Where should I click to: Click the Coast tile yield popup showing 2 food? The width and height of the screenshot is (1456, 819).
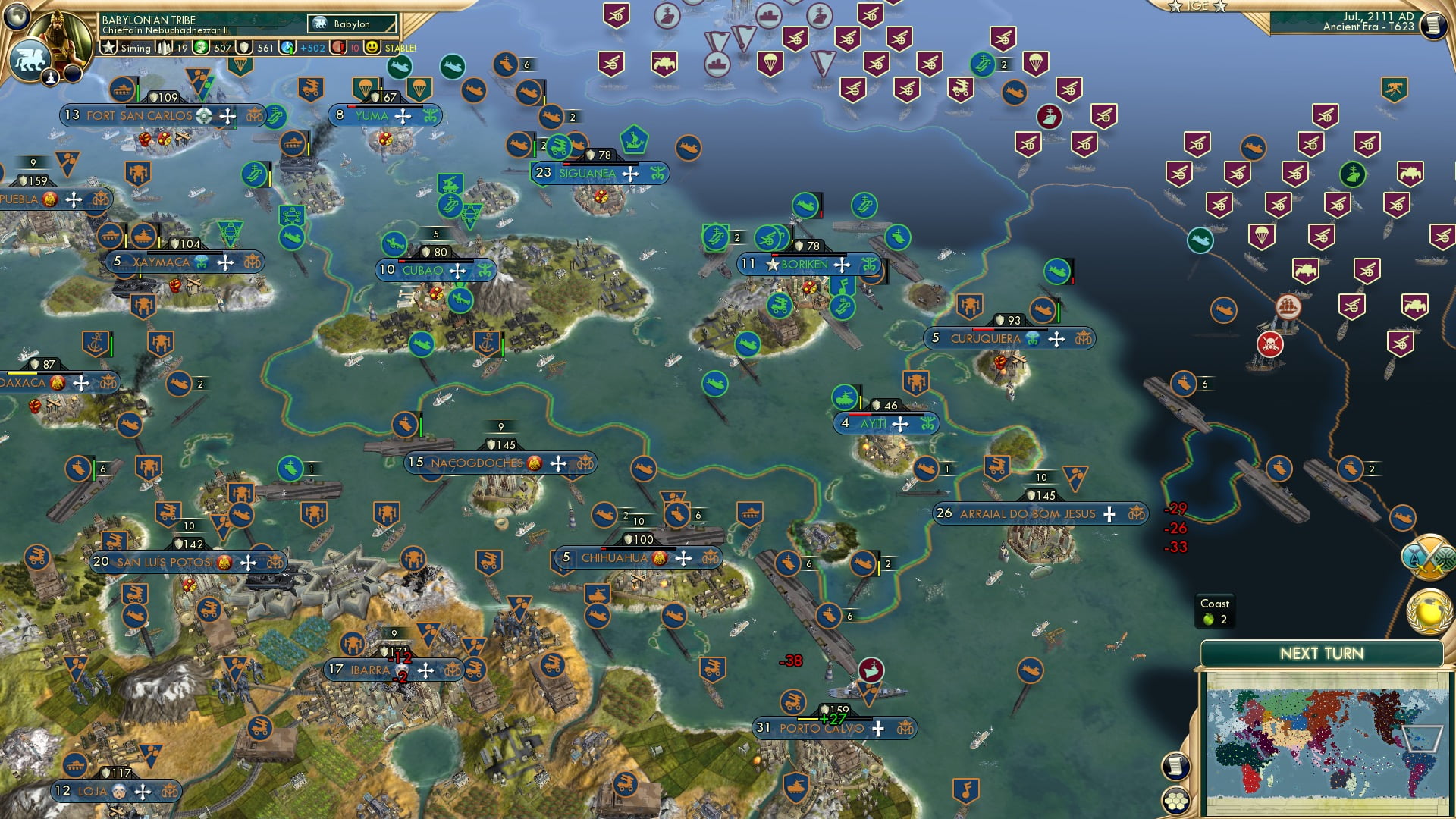tap(1215, 611)
